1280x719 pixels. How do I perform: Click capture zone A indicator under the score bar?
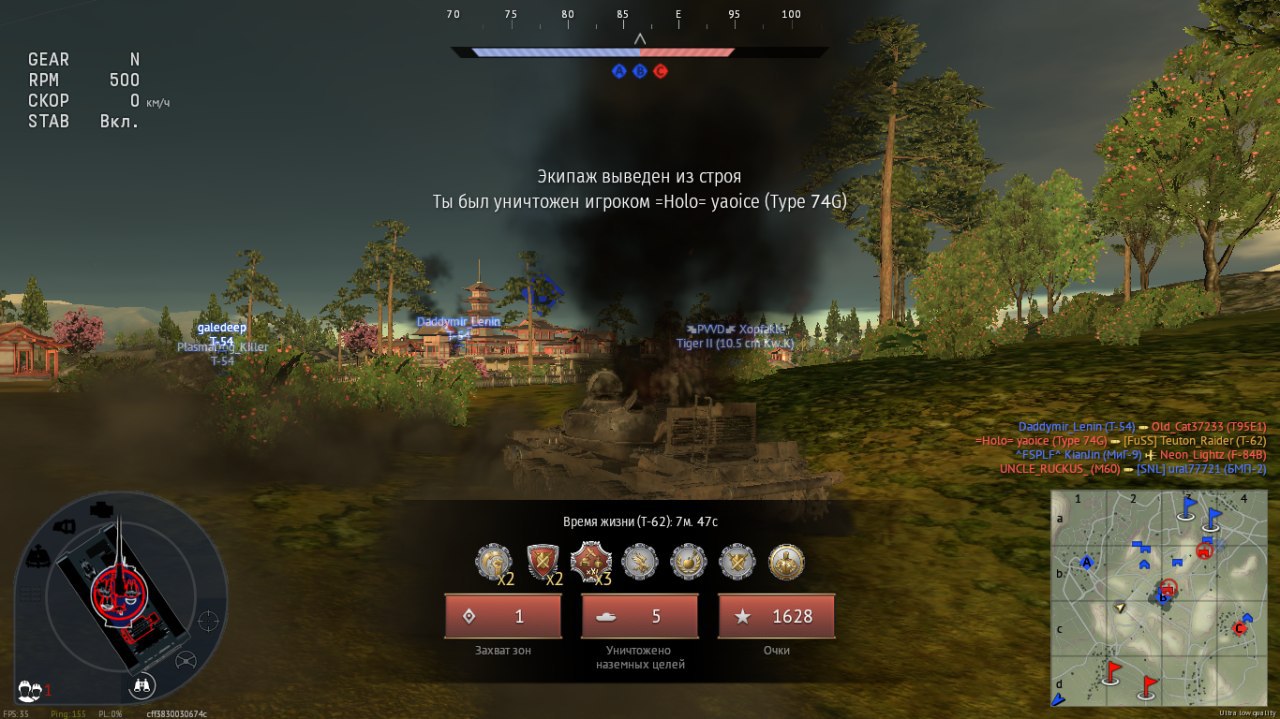click(619, 71)
